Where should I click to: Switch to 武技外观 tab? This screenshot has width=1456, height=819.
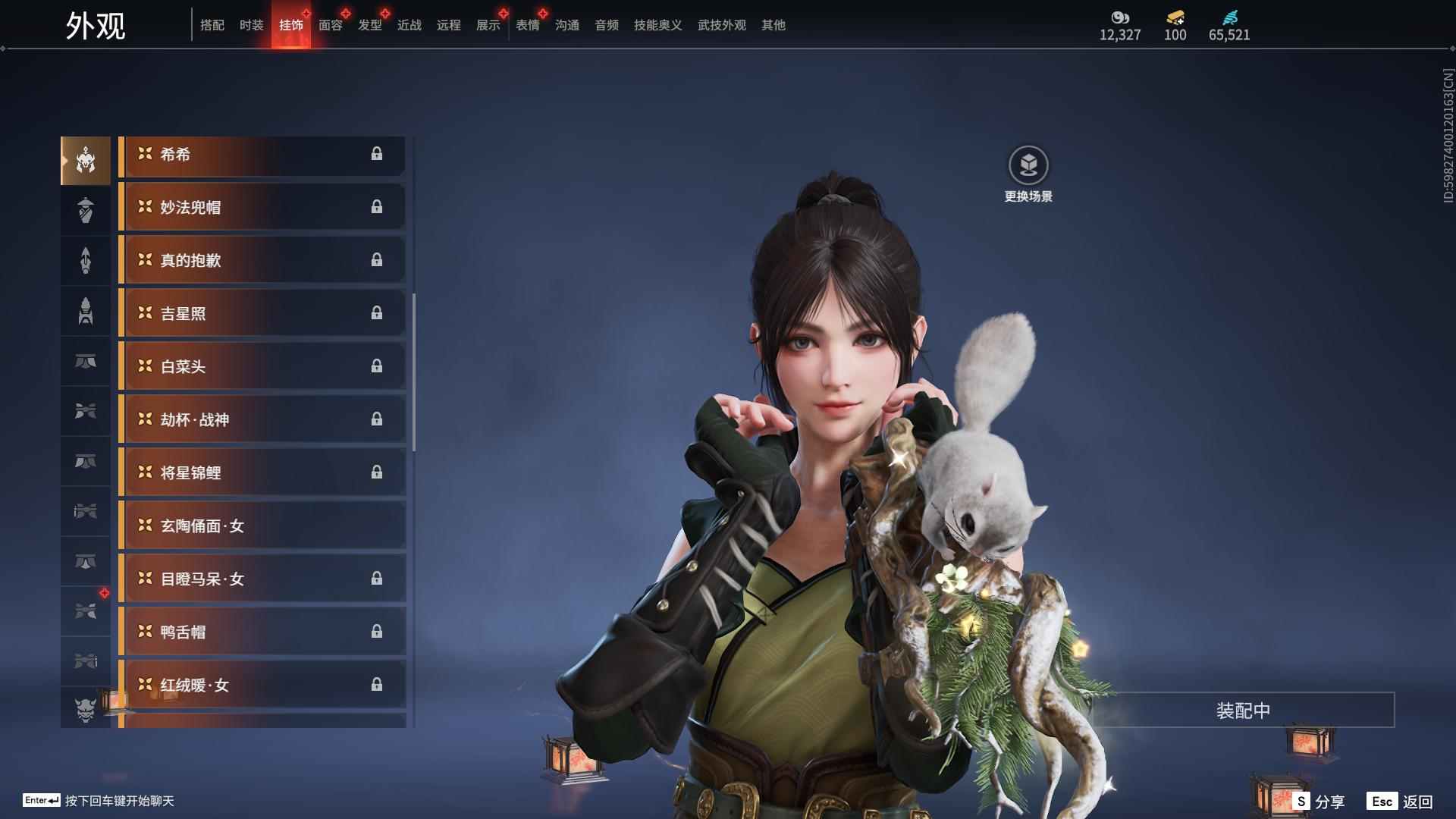722,25
